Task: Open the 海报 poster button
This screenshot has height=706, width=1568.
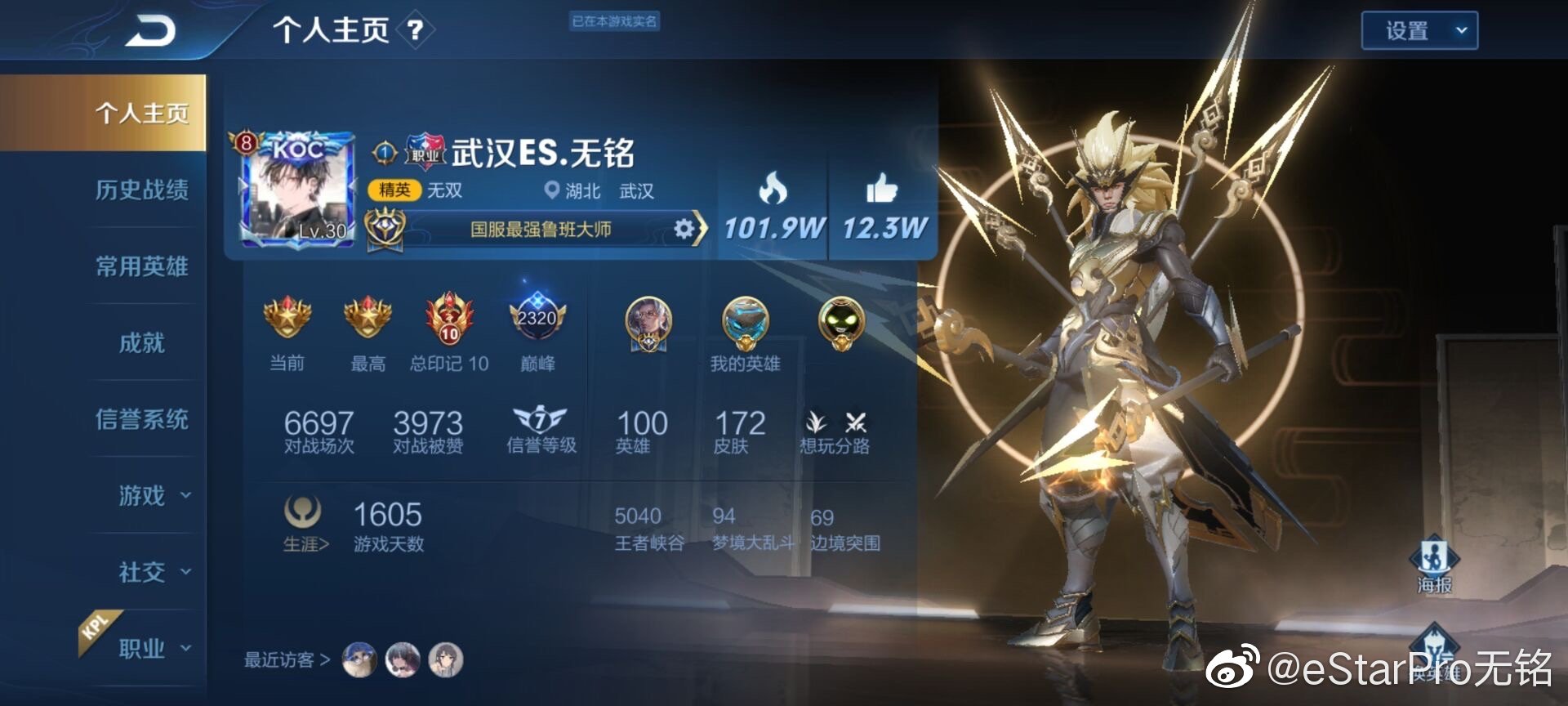Action: [1434, 564]
